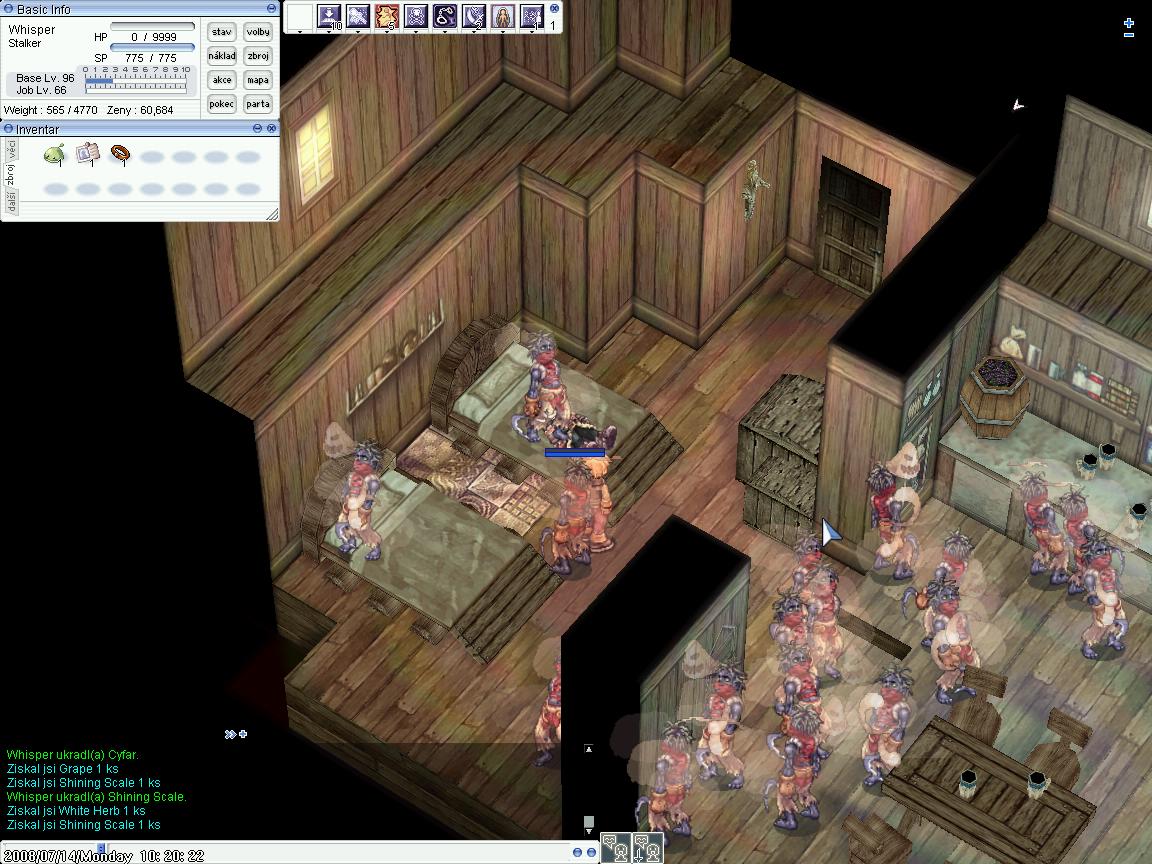Select the green slime item in inventory
Viewport: 1152px width, 864px height.
click(55, 154)
